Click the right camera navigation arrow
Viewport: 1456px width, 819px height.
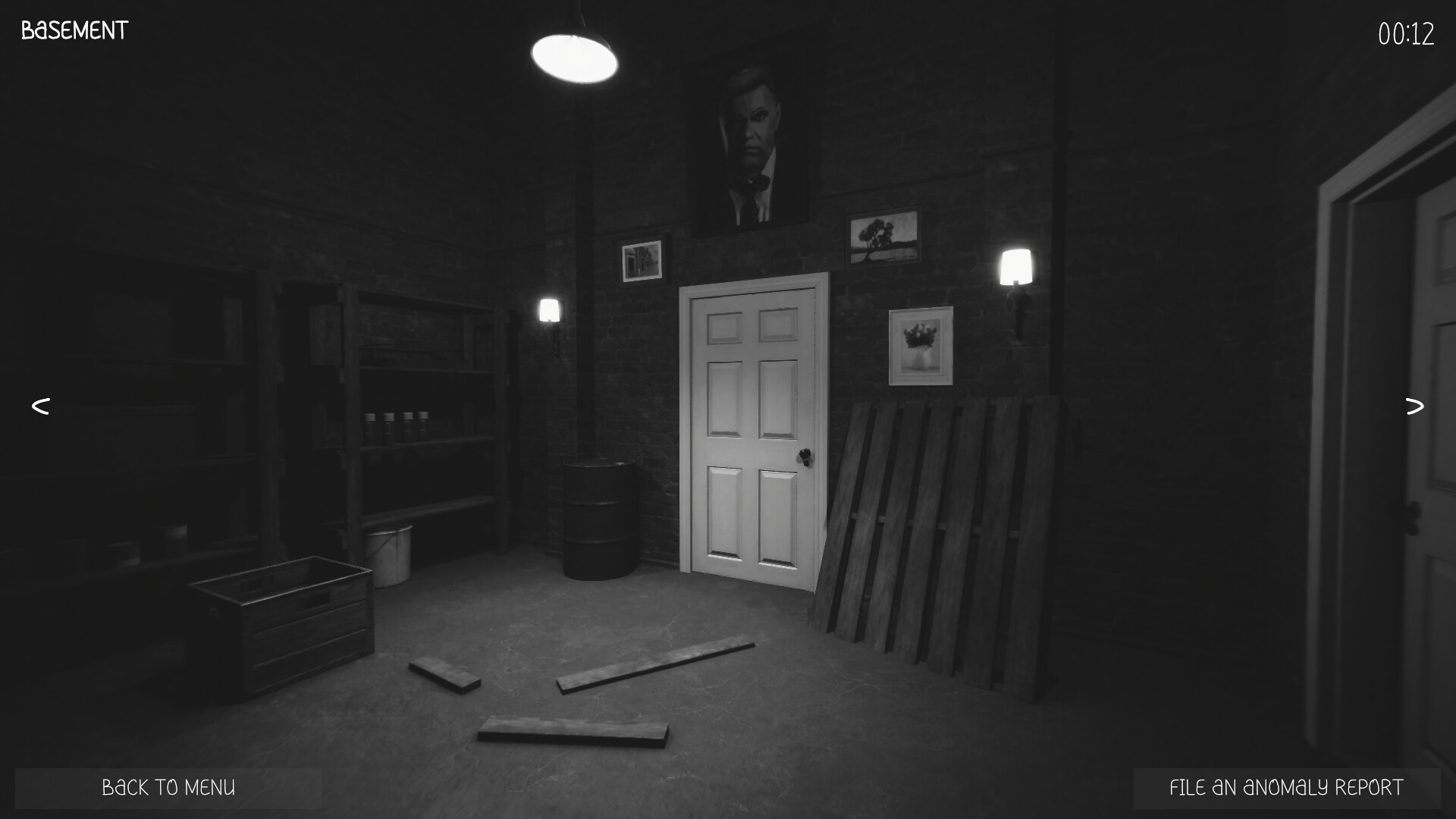(1415, 406)
